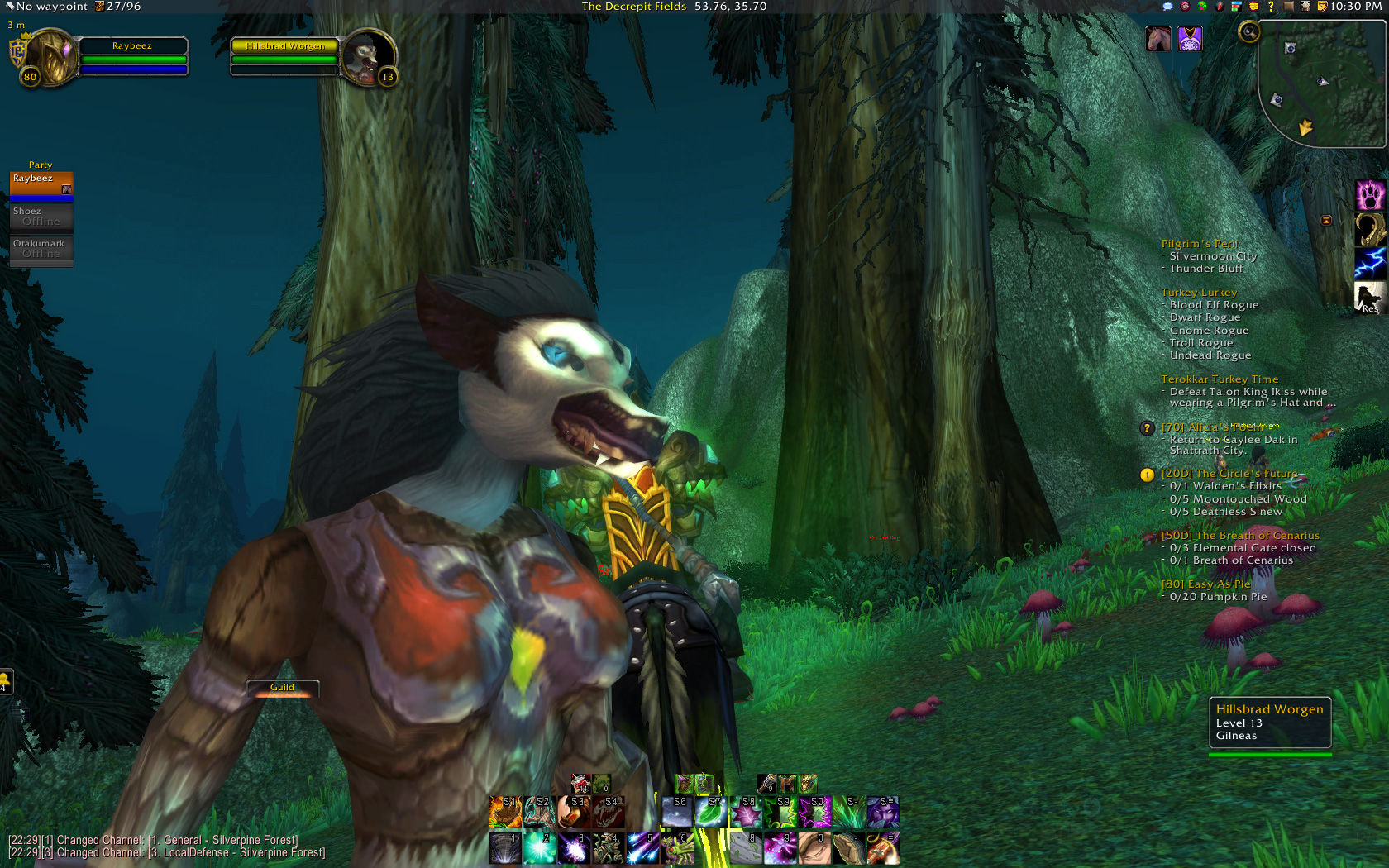The height and width of the screenshot is (868, 1389).
Task: Click the Guild label tab
Action: [282, 688]
